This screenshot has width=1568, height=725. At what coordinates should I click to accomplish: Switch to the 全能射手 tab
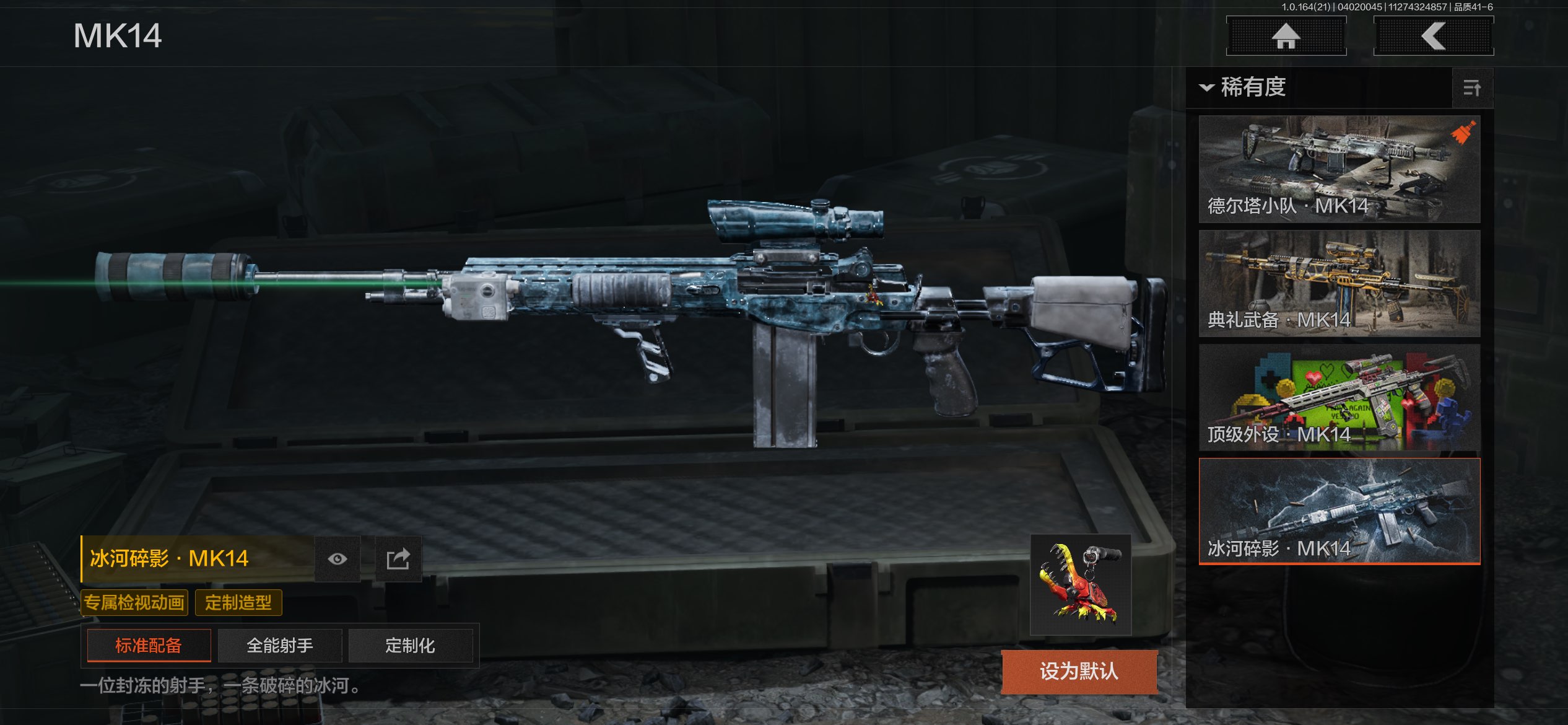click(280, 646)
